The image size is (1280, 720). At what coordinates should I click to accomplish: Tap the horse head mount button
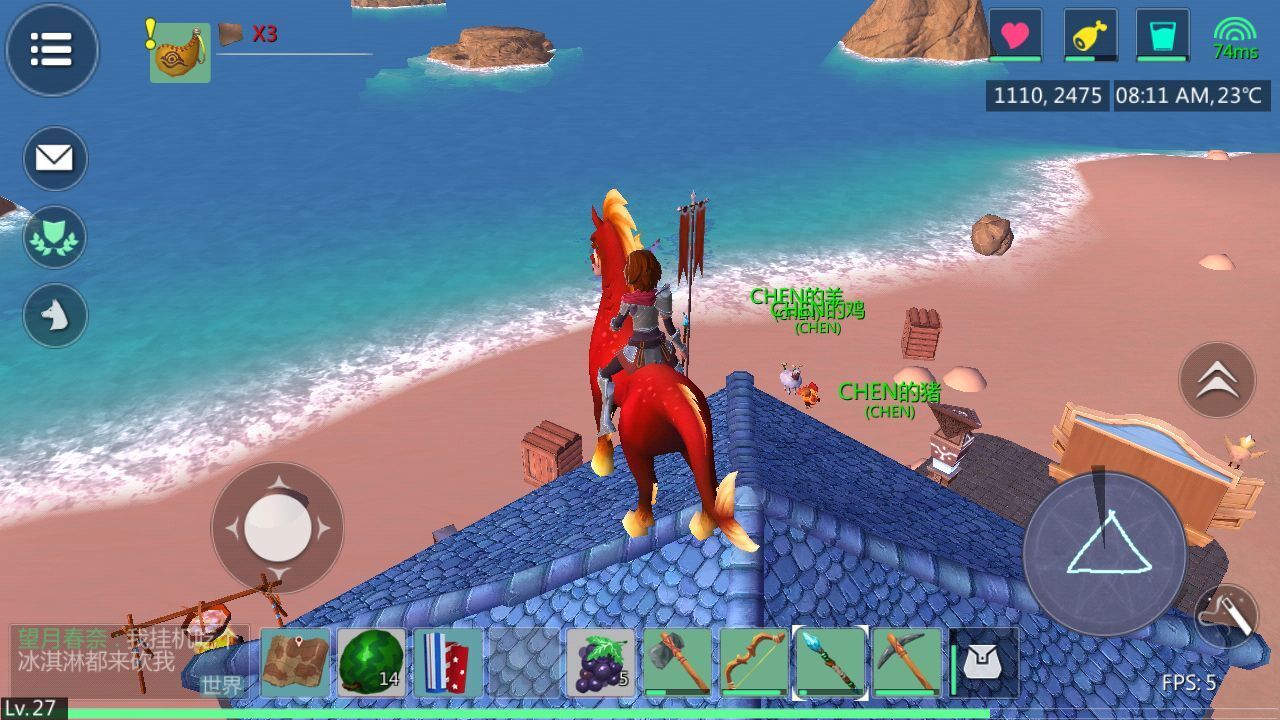tap(55, 315)
